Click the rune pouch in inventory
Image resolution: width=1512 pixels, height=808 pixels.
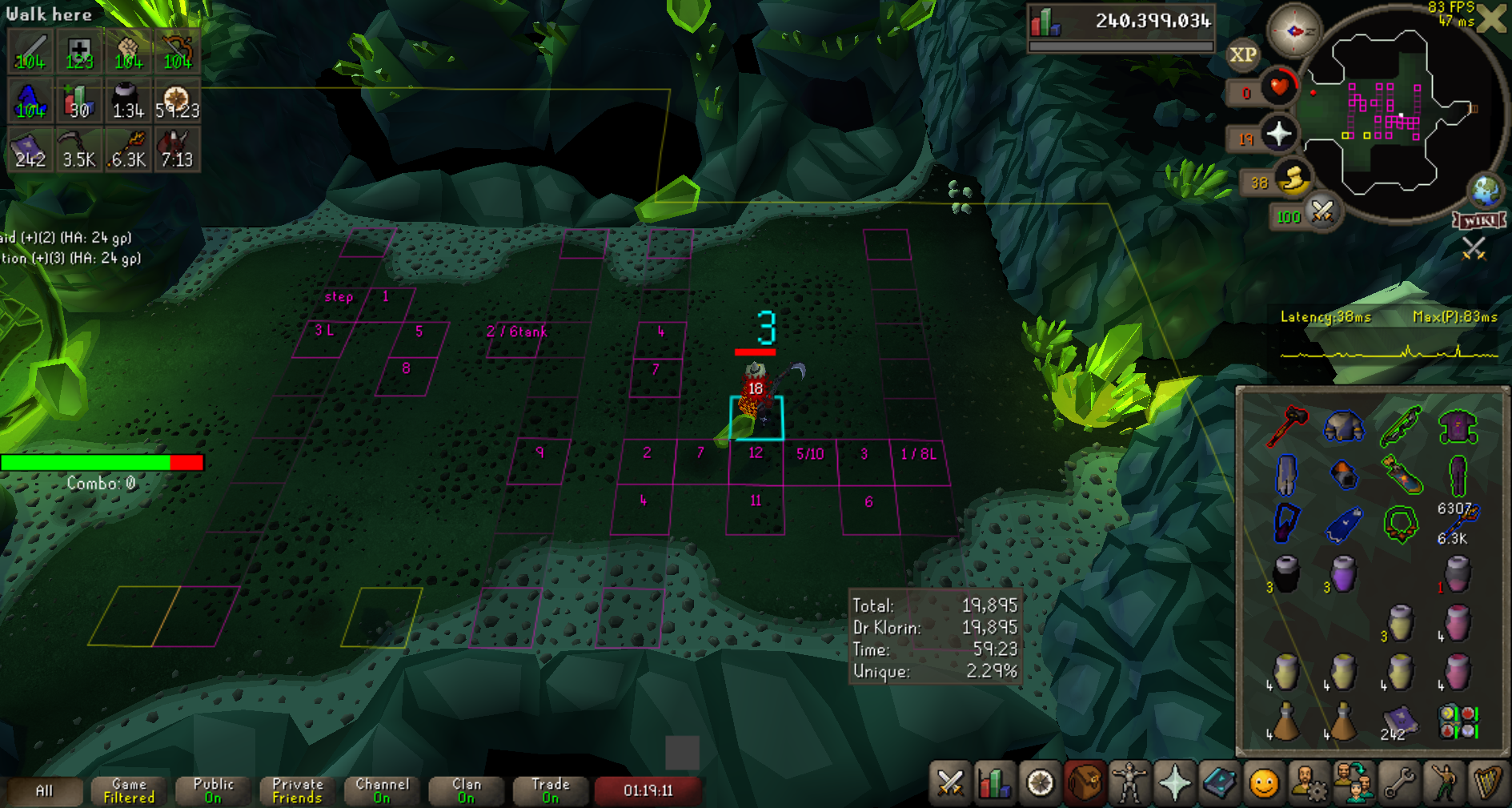1458,721
